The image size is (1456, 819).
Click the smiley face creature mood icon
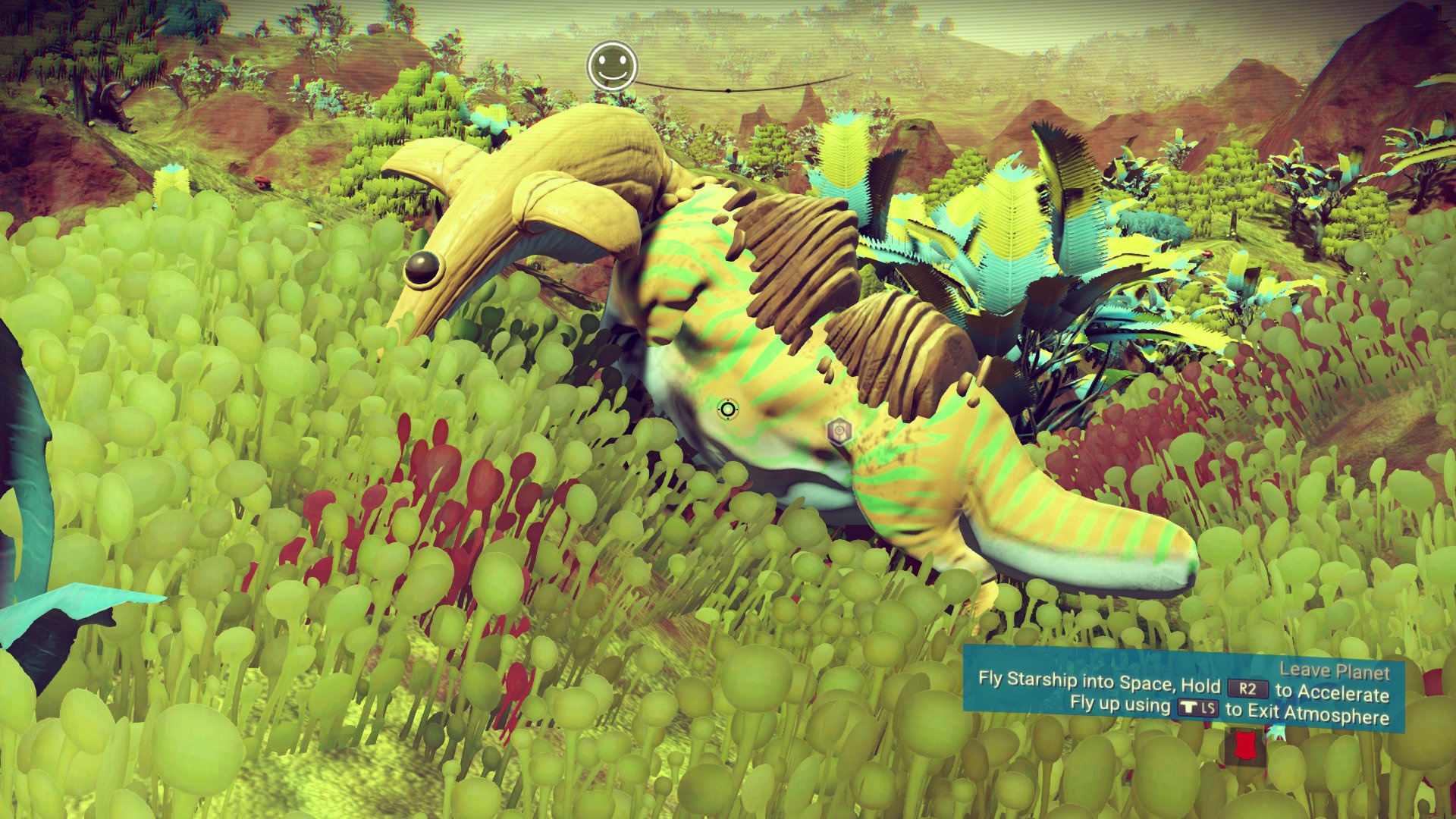pos(611,66)
